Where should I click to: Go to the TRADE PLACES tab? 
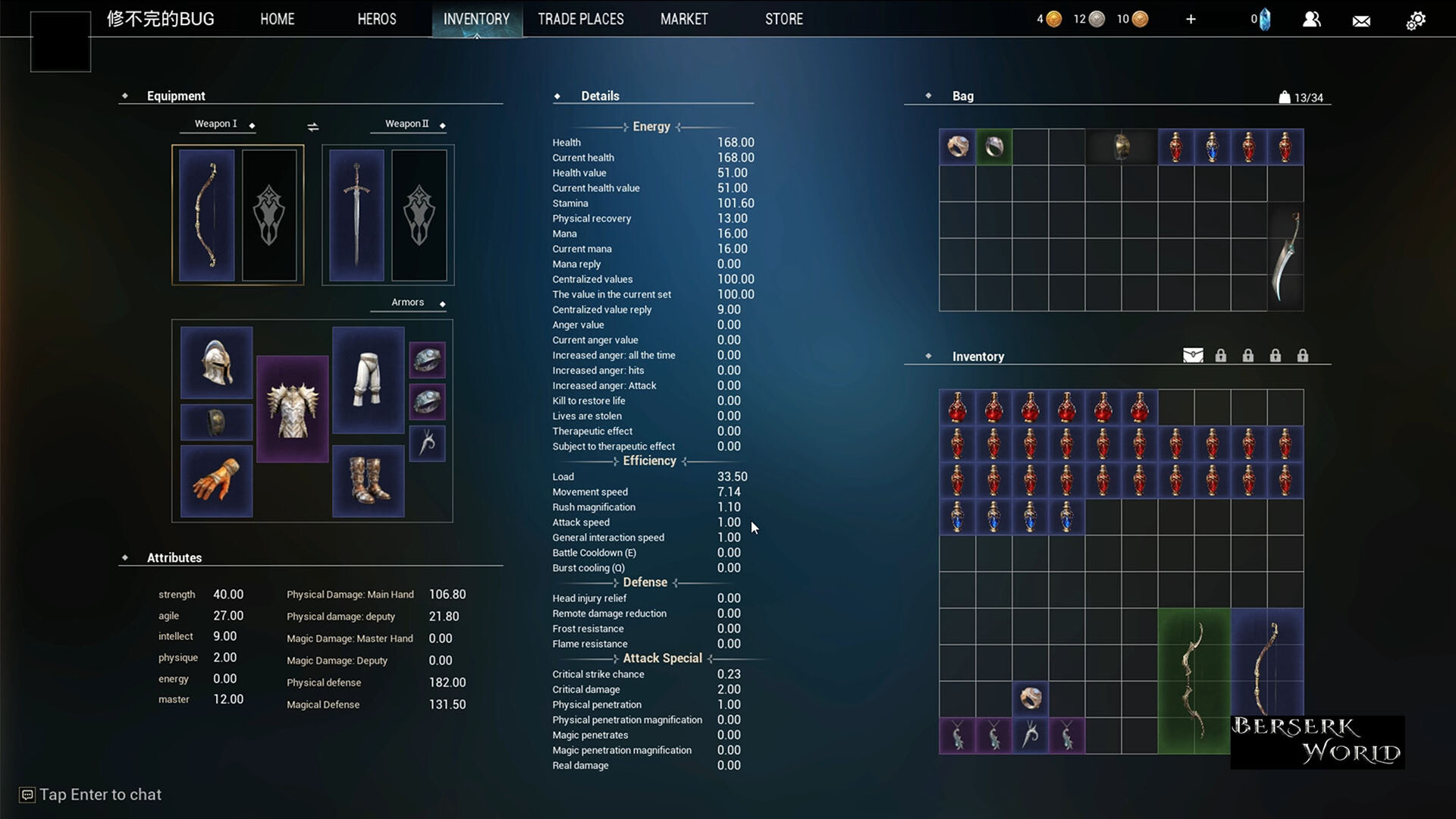coord(580,19)
